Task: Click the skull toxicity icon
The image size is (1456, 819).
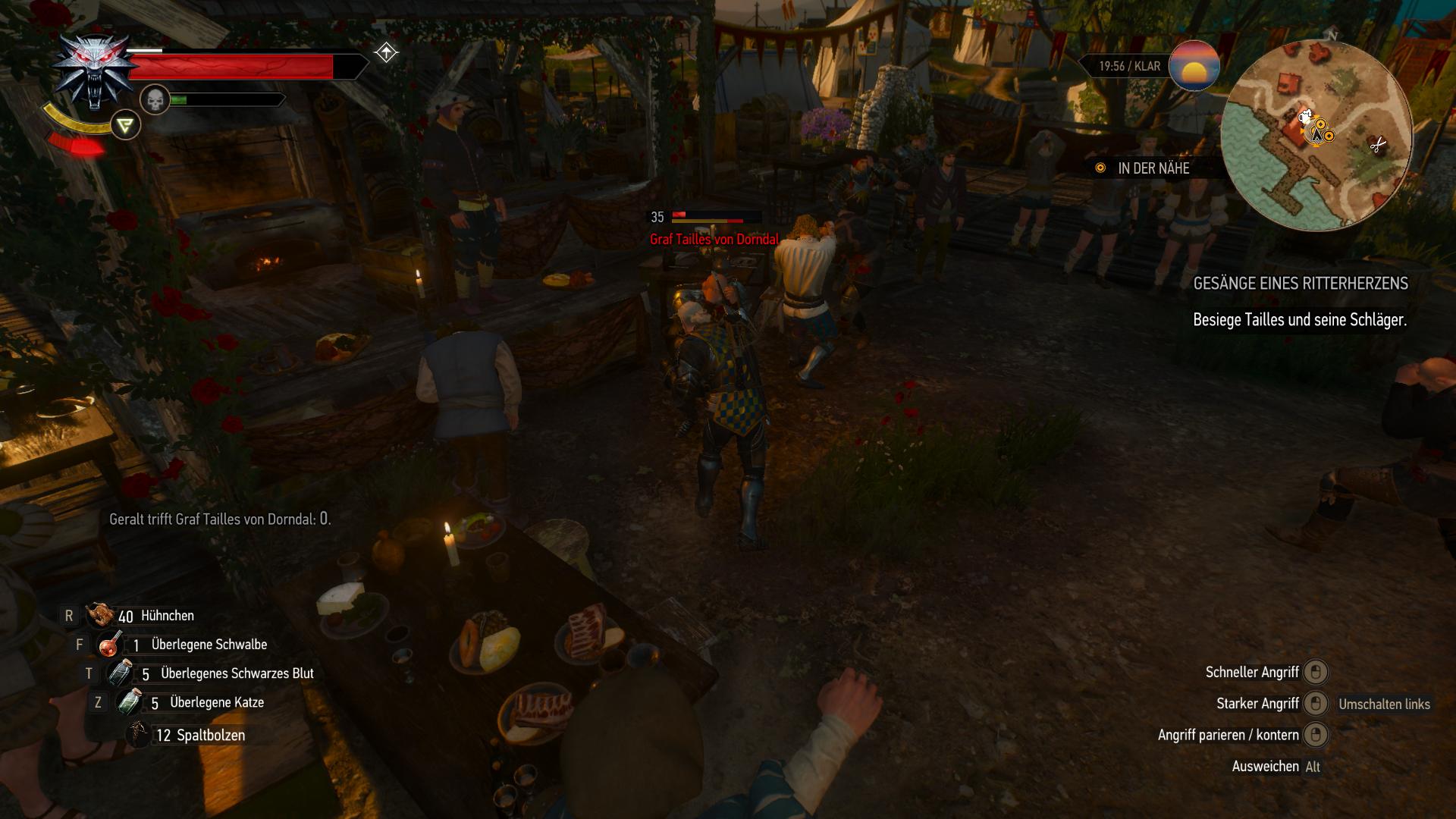Action: [155, 99]
